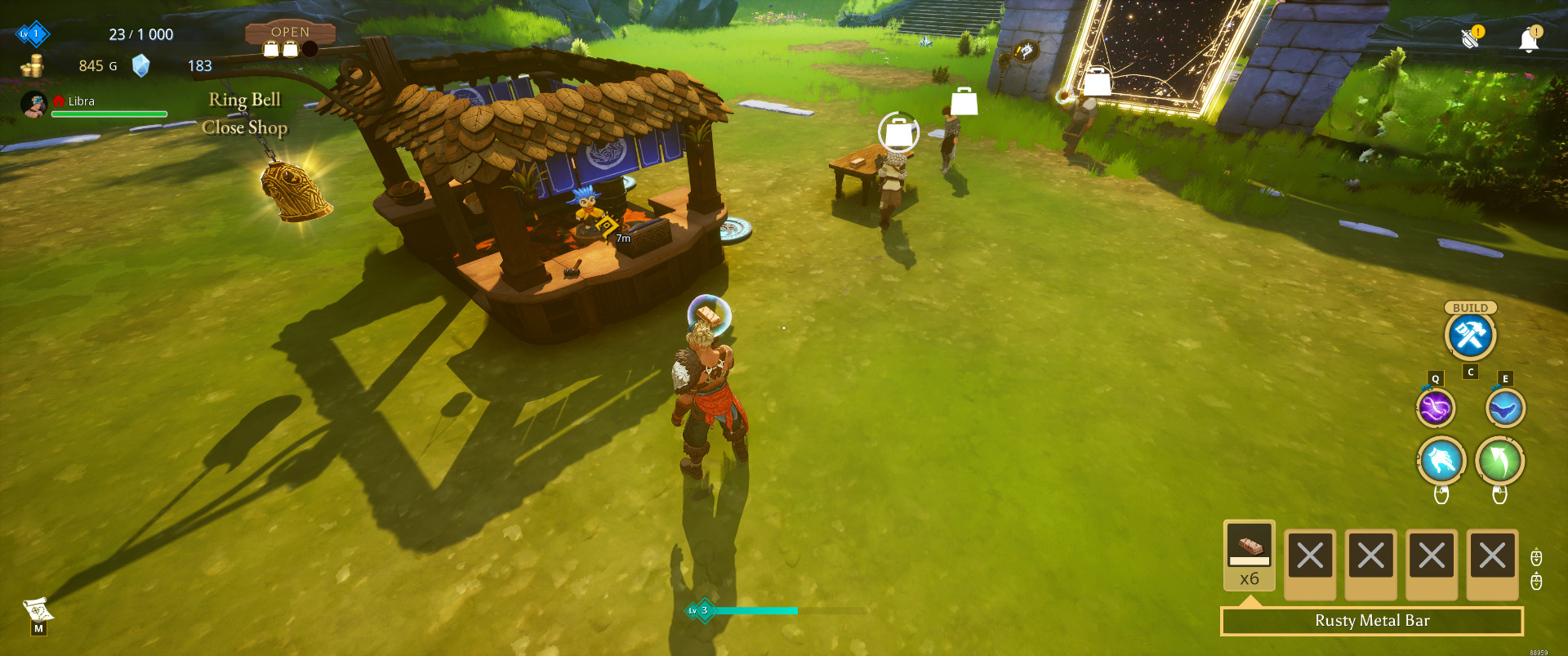1568x656 pixels.
Task: Trigger the green curved arrow ability
Action: pos(1499,461)
